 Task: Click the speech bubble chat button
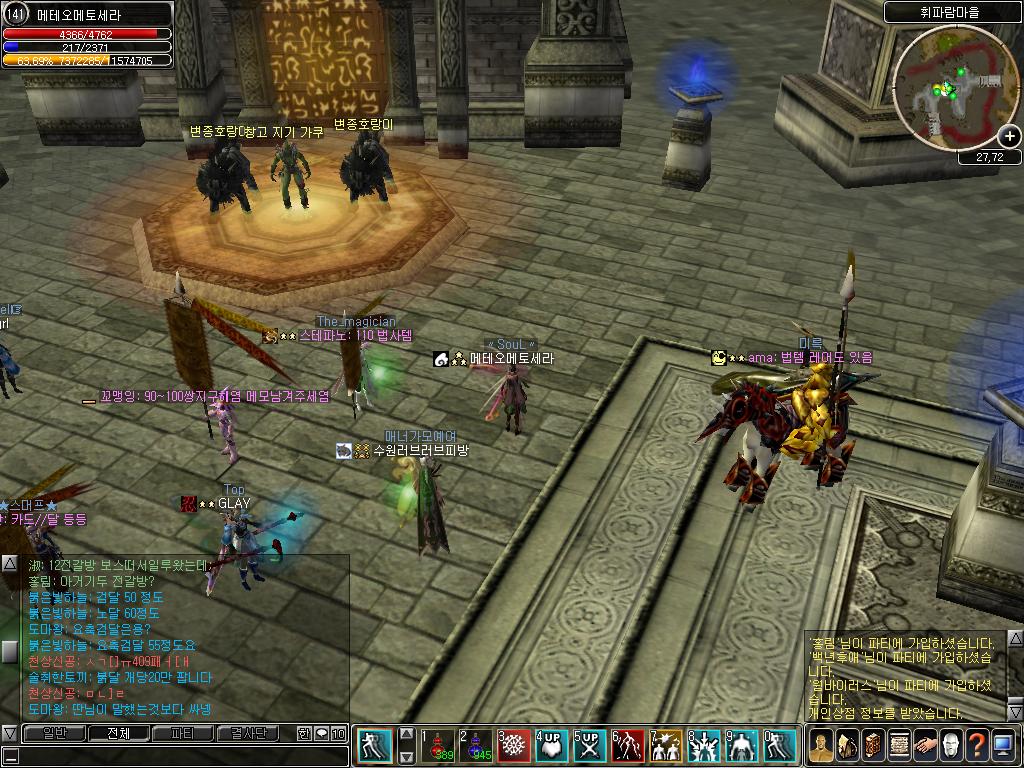click(321, 733)
